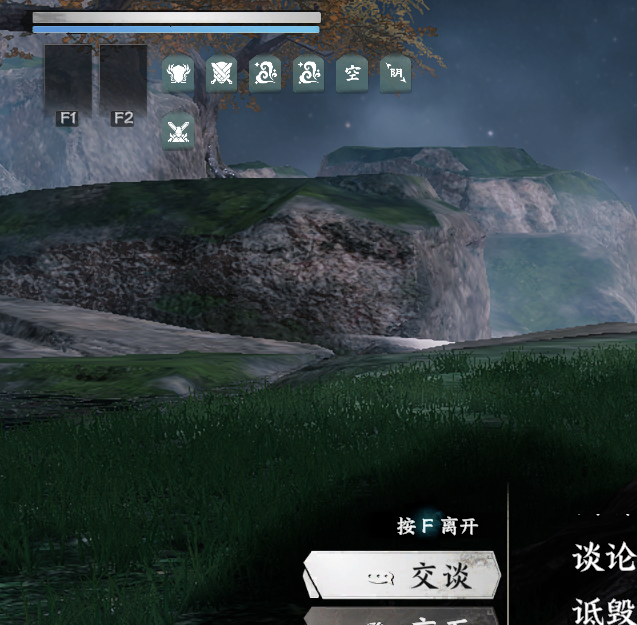Select the 谈论 option
Screen dimensions: 637x625
point(603,557)
